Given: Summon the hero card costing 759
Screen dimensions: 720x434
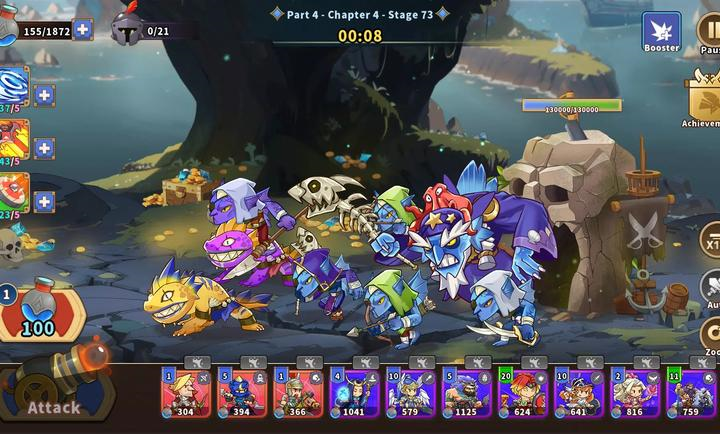Looking at the screenshot, I should point(690,392).
